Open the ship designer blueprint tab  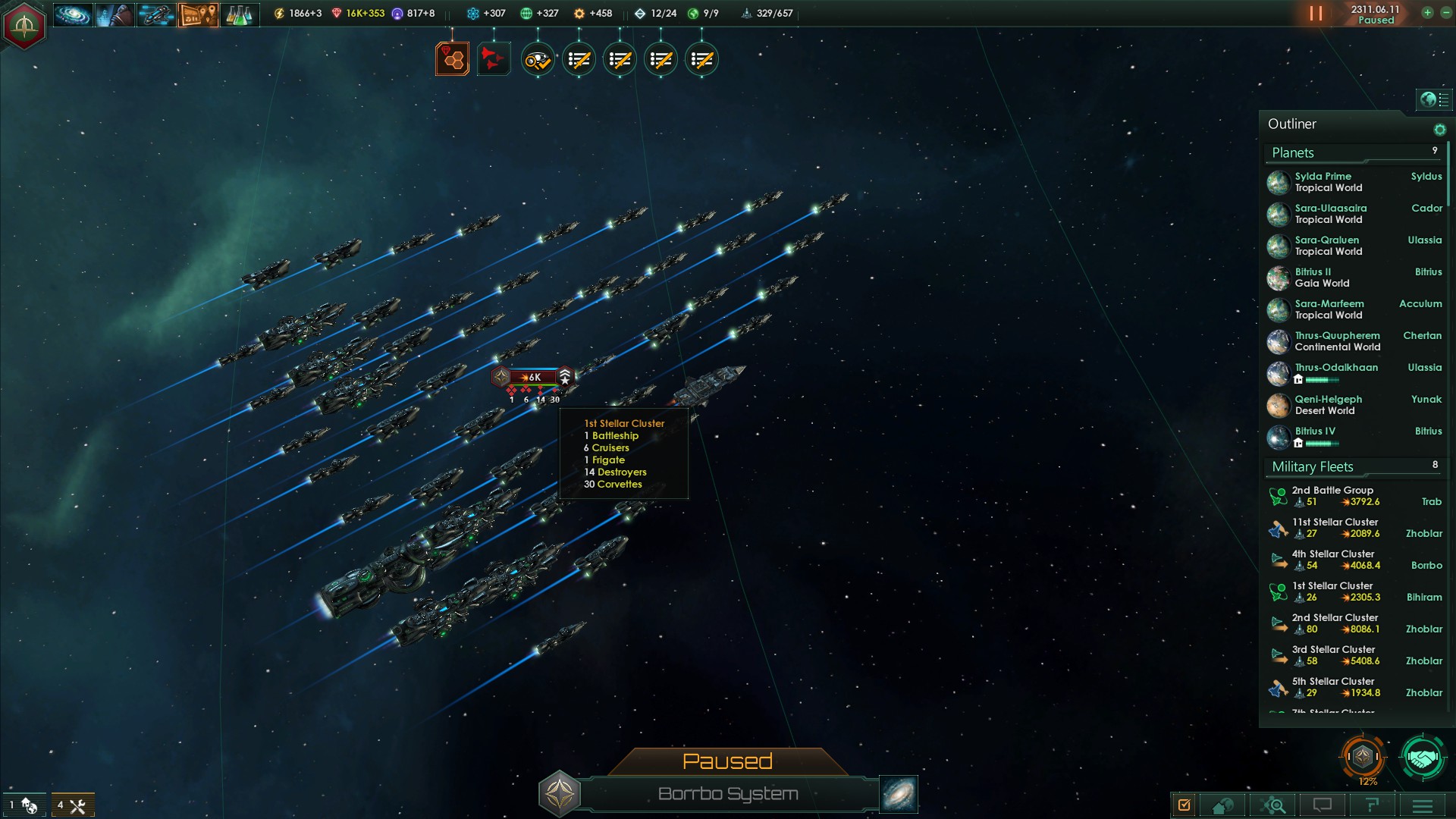[x=156, y=14]
